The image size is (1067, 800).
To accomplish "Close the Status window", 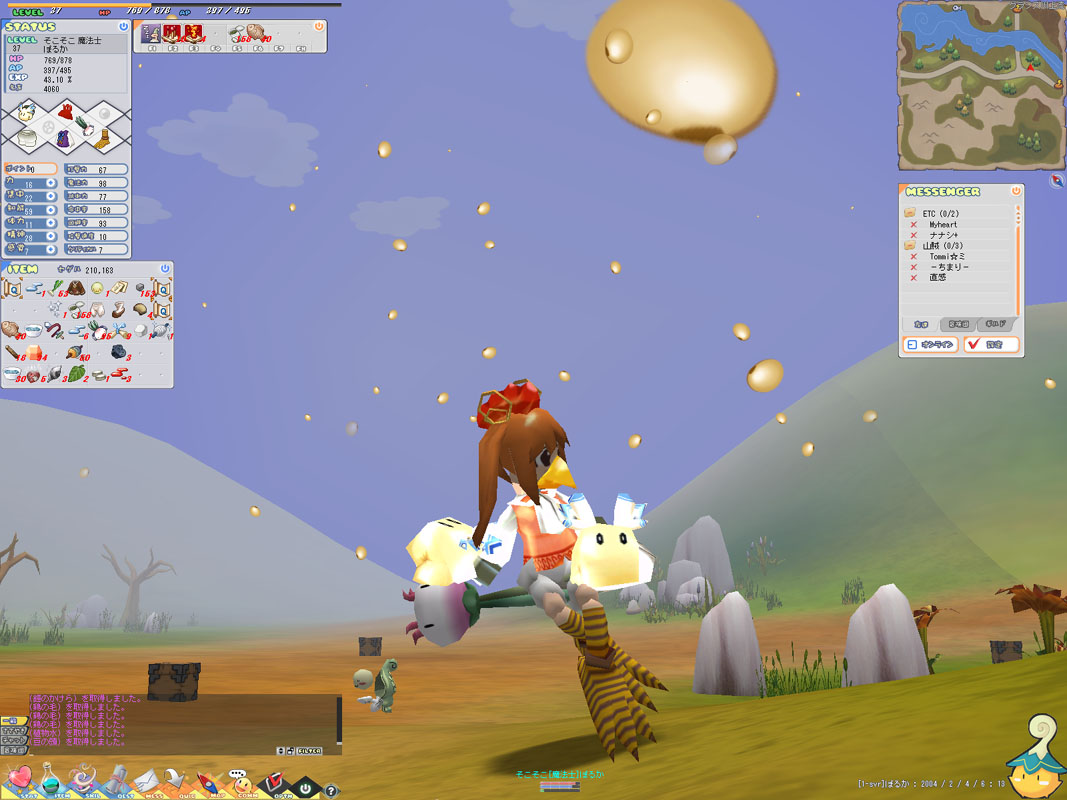I will point(123,27).
